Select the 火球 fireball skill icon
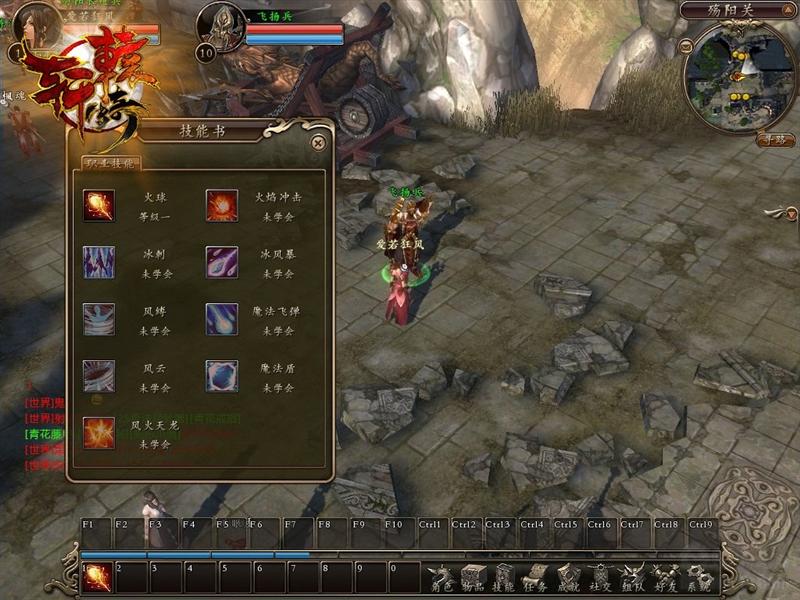800x600 pixels. click(99, 205)
